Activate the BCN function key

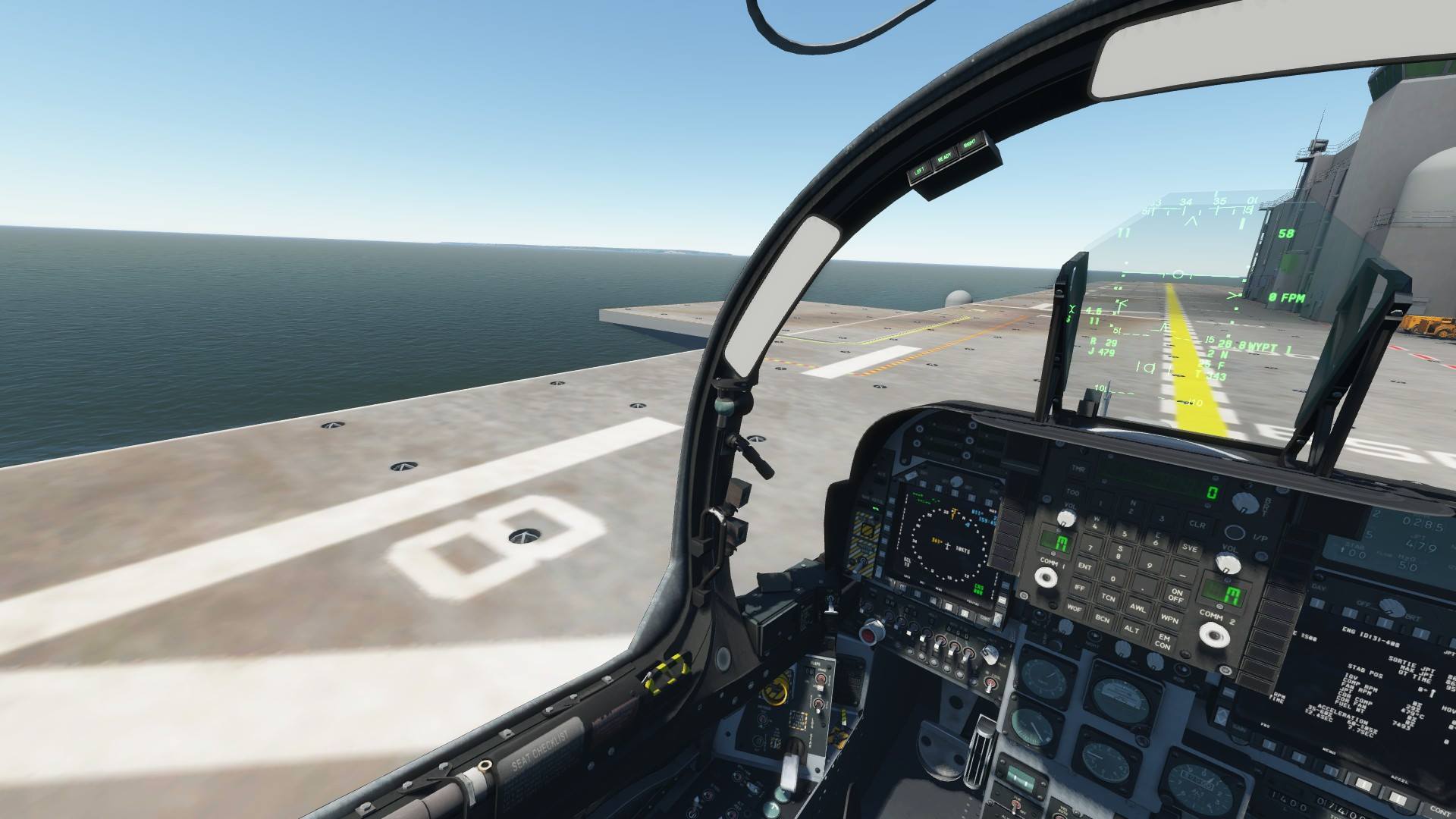[x=1102, y=619]
